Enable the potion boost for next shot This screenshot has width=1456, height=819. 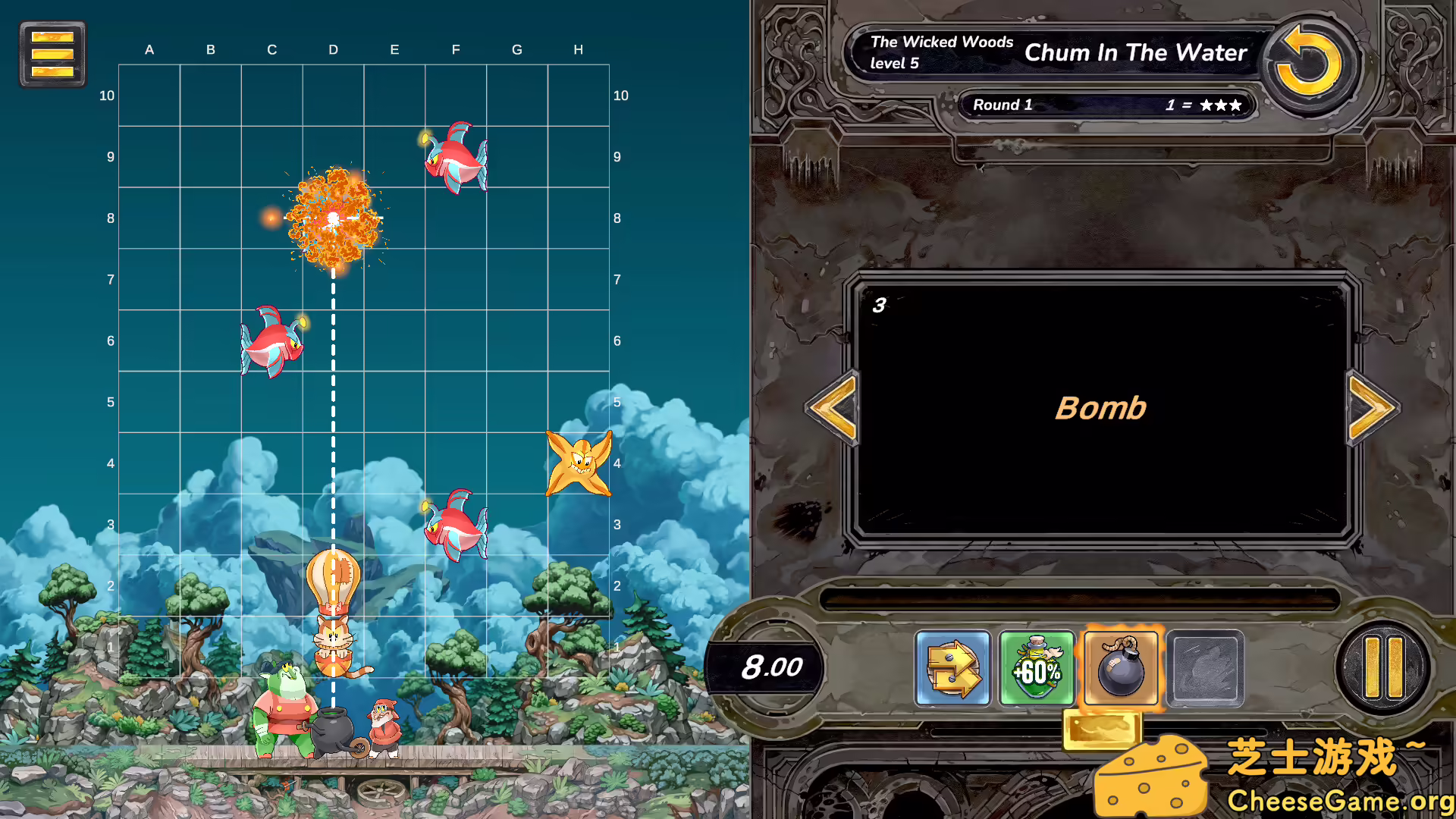[x=1037, y=668]
